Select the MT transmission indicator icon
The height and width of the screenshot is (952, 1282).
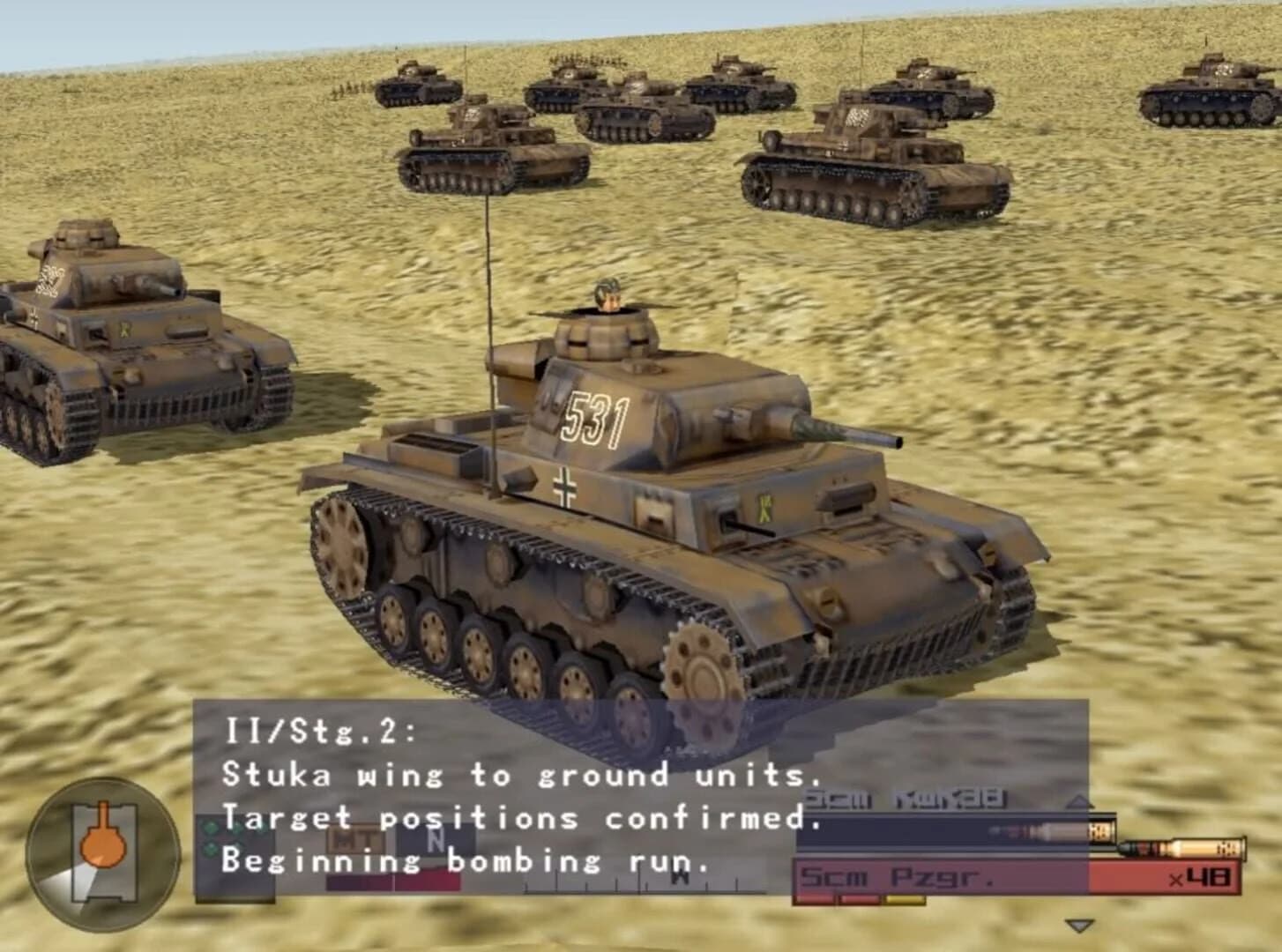tap(353, 837)
